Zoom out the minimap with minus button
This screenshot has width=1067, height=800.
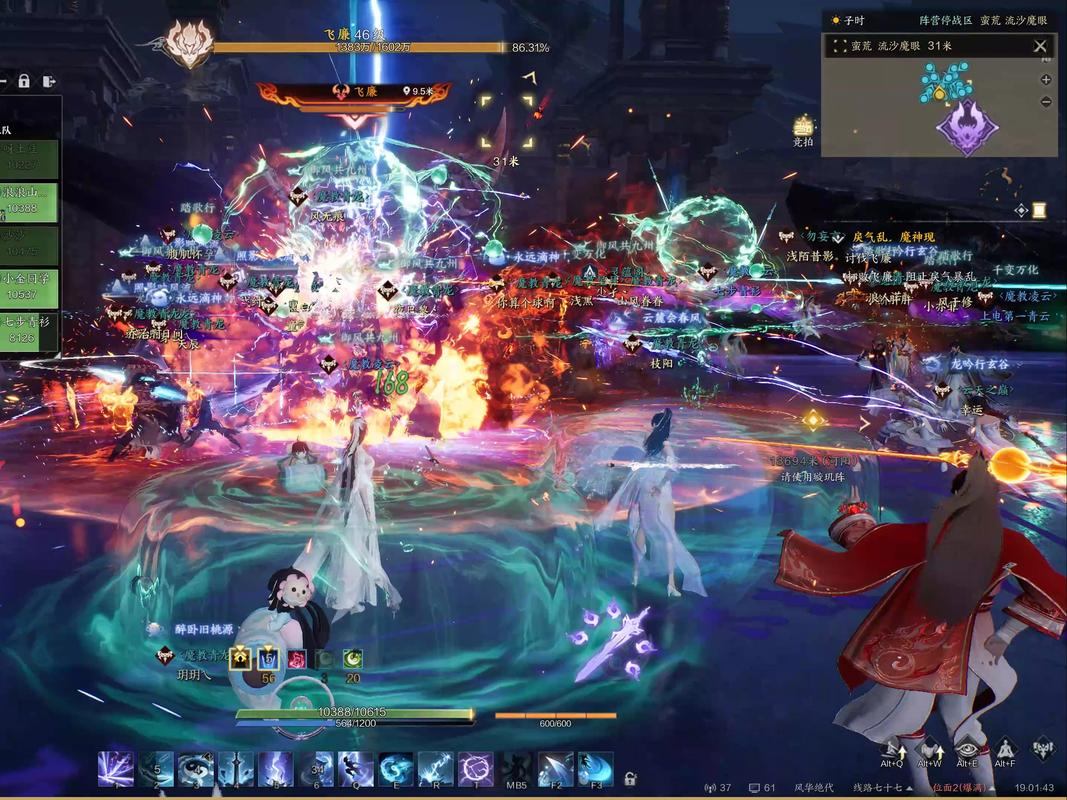tap(1046, 102)
